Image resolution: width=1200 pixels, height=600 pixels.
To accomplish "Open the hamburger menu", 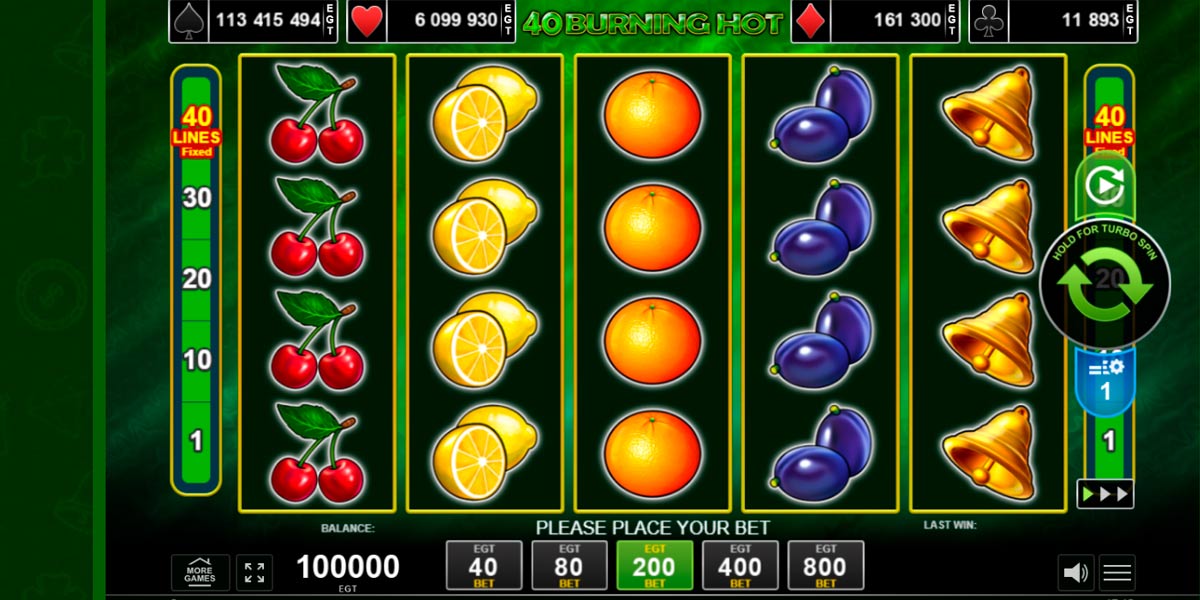I will [x=1117, y=573].
